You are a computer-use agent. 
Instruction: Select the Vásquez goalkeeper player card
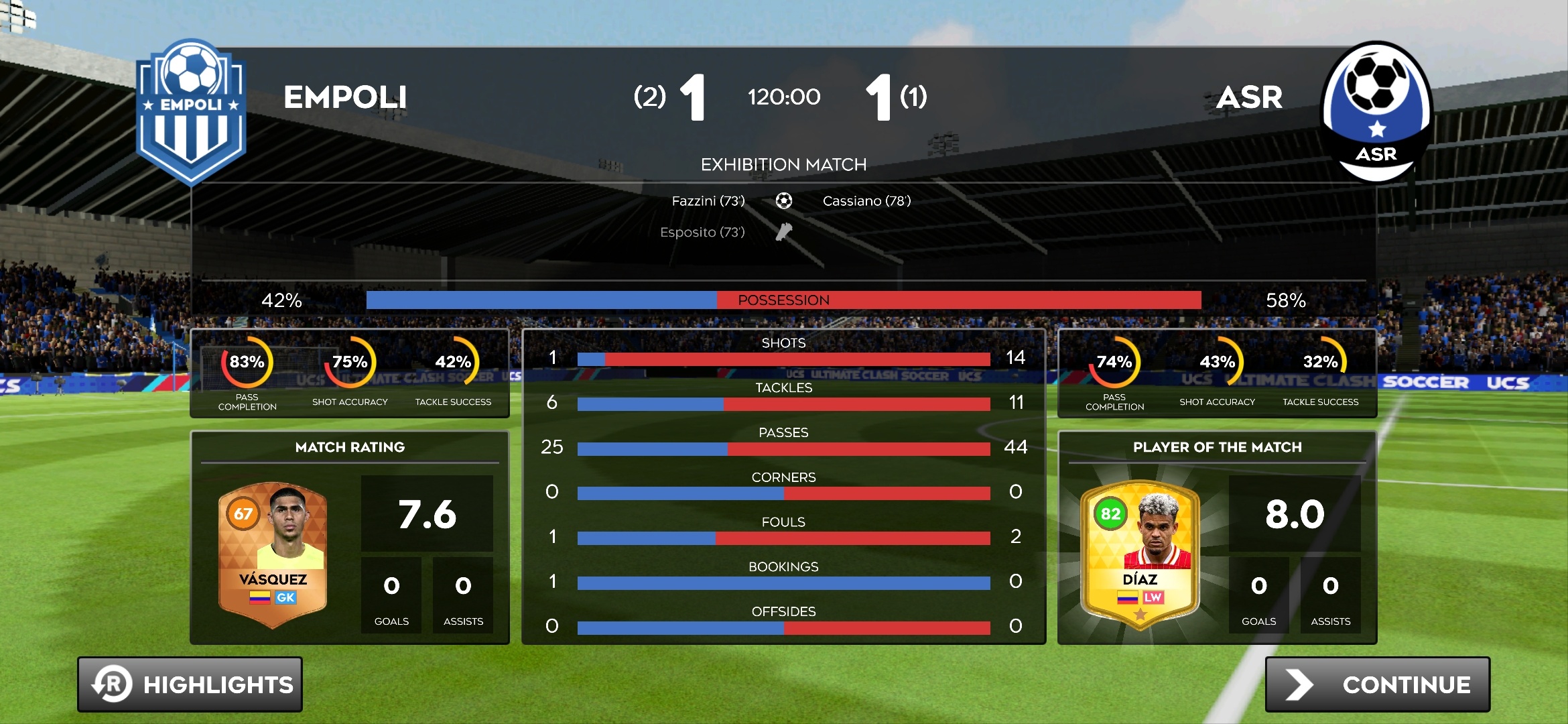click(x=273, y=554)
